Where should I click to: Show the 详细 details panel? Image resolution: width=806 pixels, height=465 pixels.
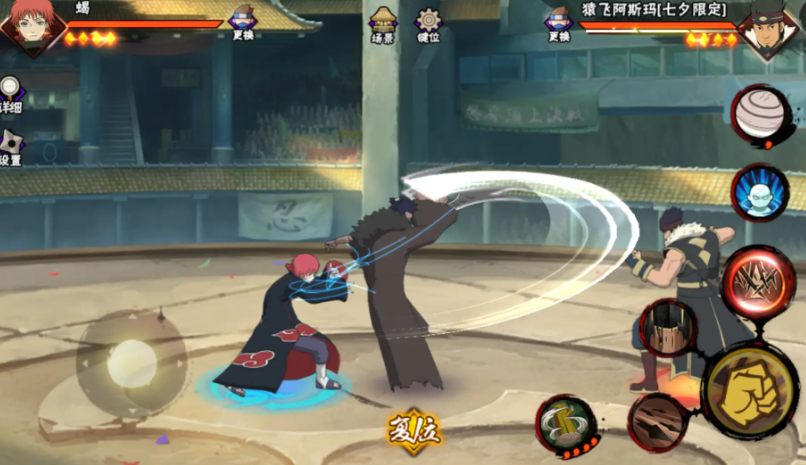click(x=10, y=95)
